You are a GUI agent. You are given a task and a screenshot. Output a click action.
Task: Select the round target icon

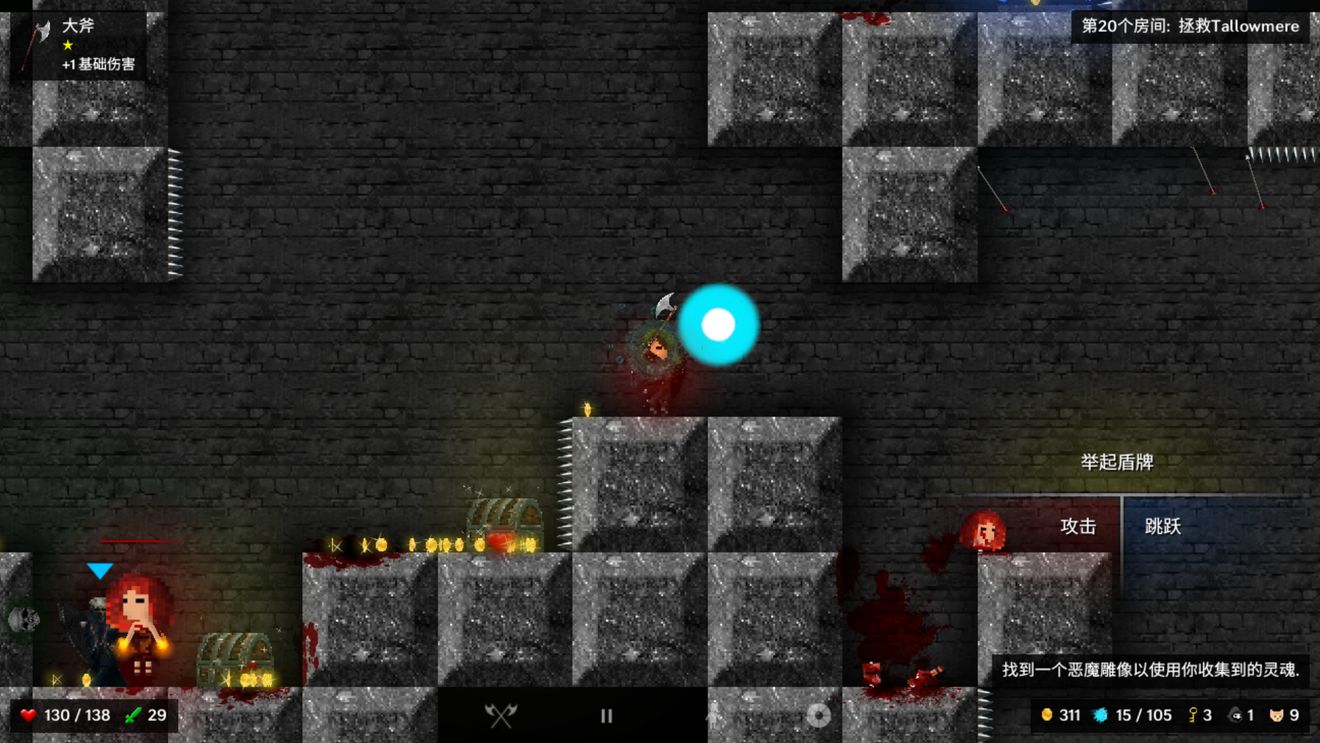pyautogui.click(x=818, y=715)
